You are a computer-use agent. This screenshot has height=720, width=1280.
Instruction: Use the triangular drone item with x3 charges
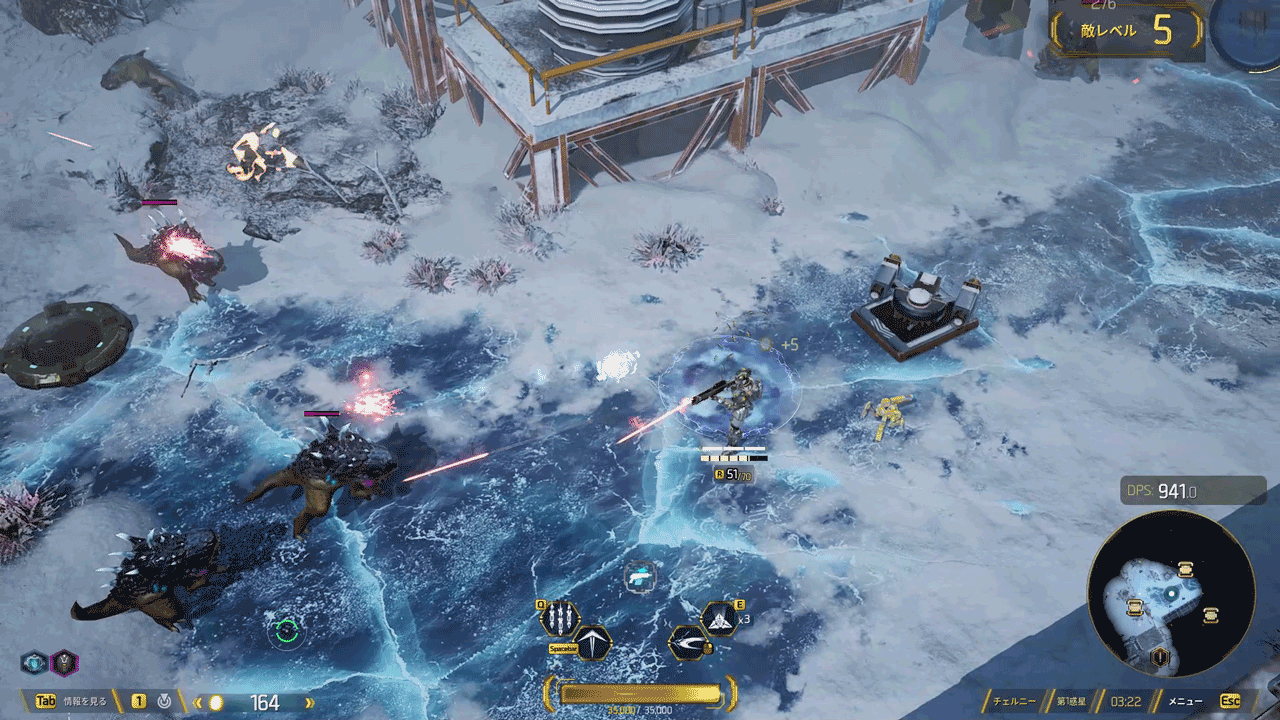click(719, 619)
